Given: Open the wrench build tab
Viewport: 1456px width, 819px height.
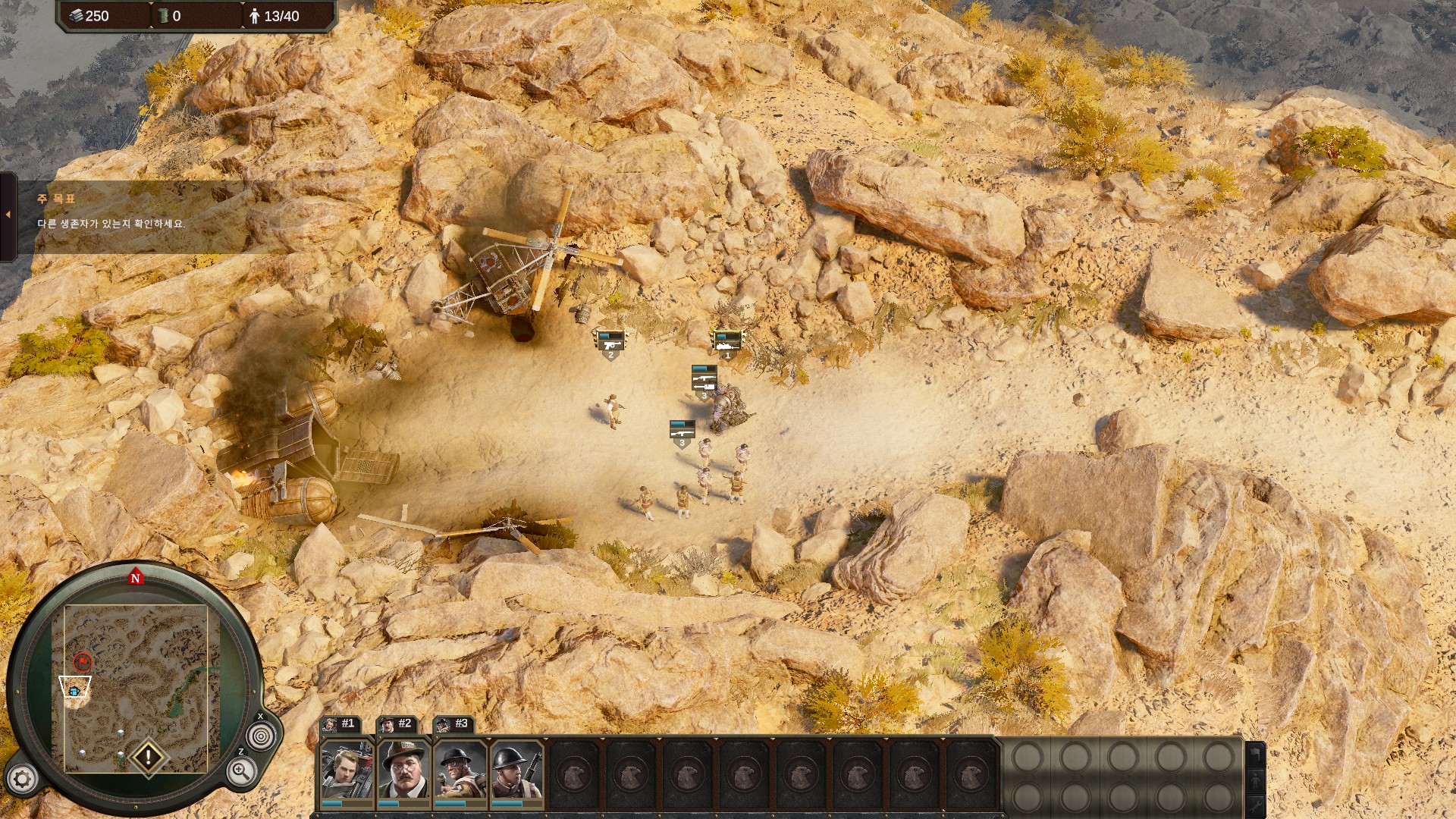Looking at the screenshot, I should (1255, 805).
